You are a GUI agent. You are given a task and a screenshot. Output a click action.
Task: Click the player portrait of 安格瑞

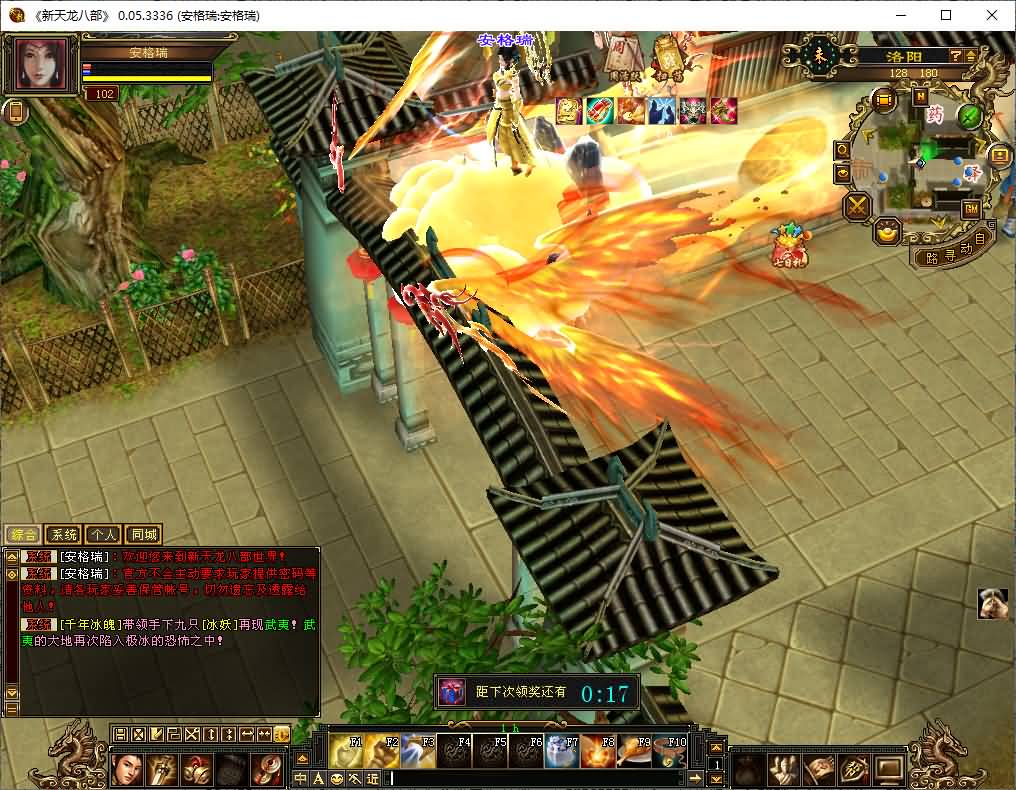[x=42, y=65]
